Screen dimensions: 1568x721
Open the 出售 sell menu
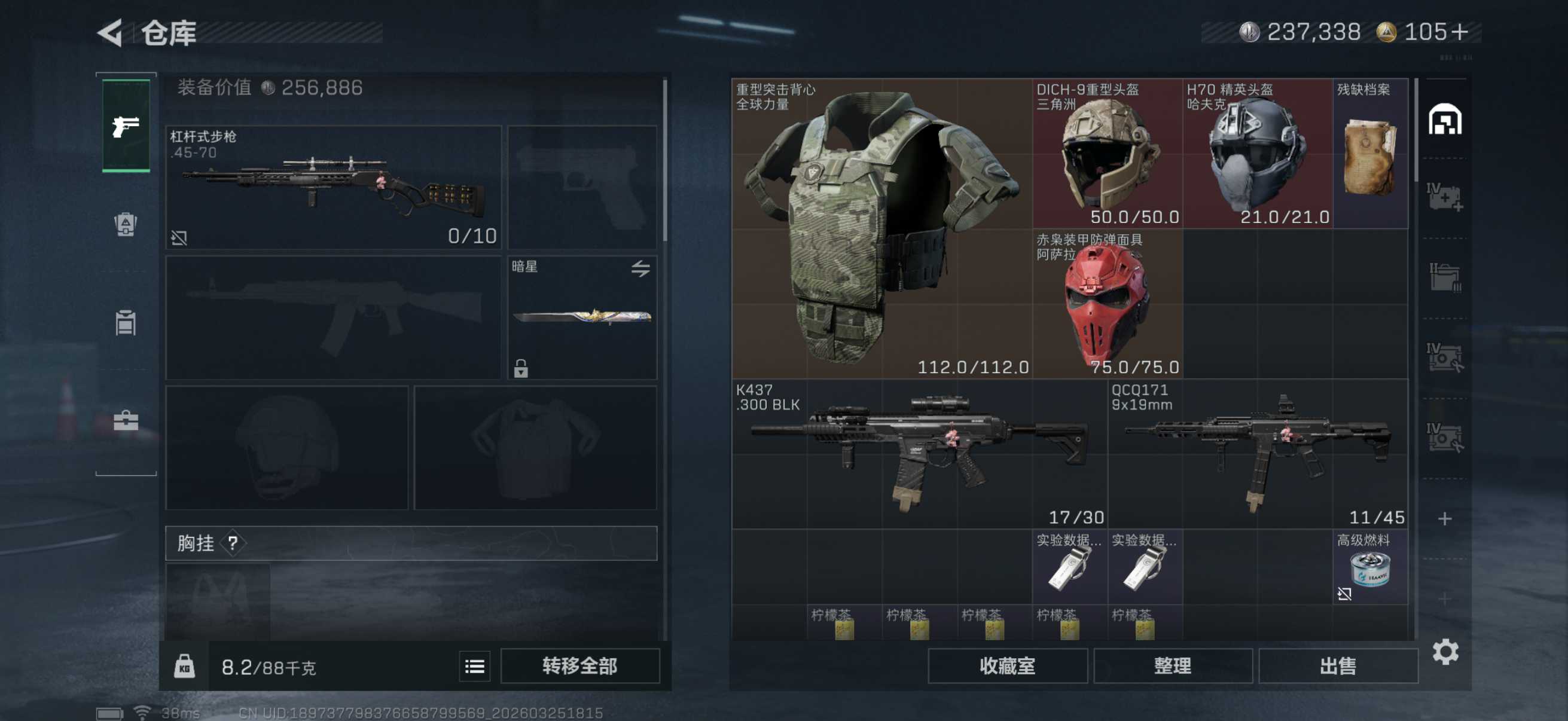click(x=1337, y=665)
